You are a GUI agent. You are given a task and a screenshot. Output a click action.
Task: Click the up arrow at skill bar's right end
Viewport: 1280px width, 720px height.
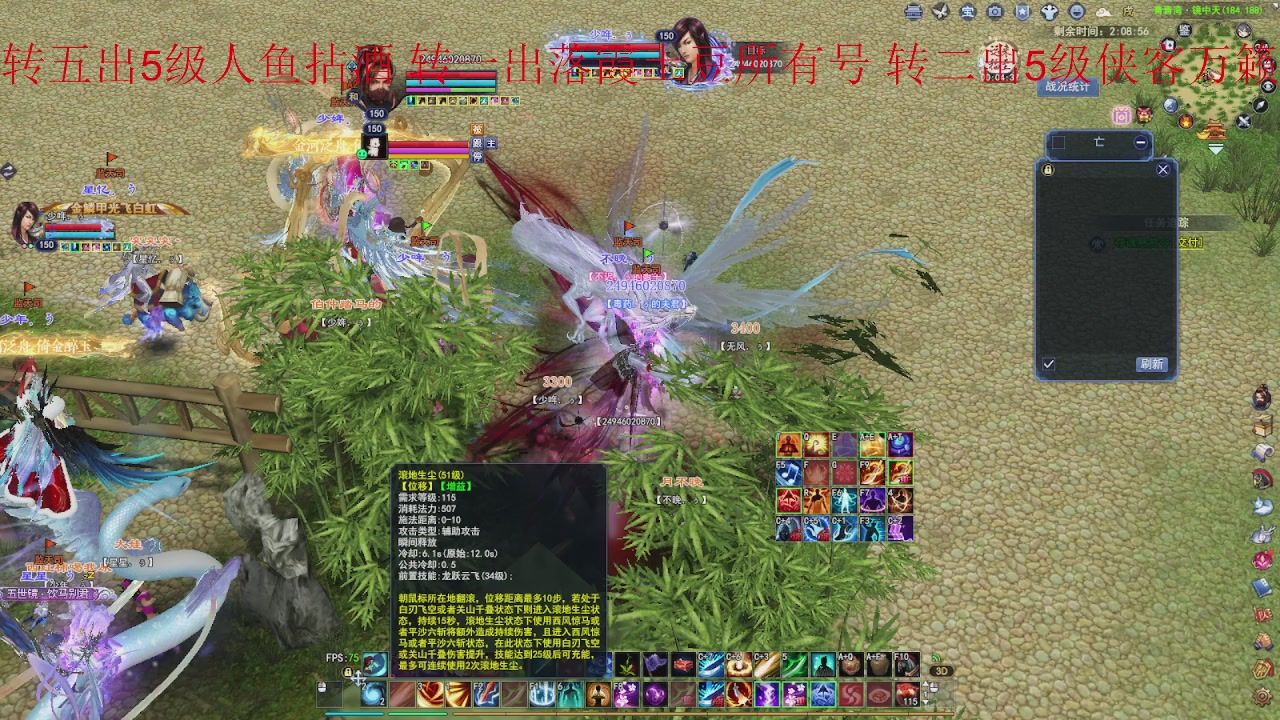tap(926, 686)
